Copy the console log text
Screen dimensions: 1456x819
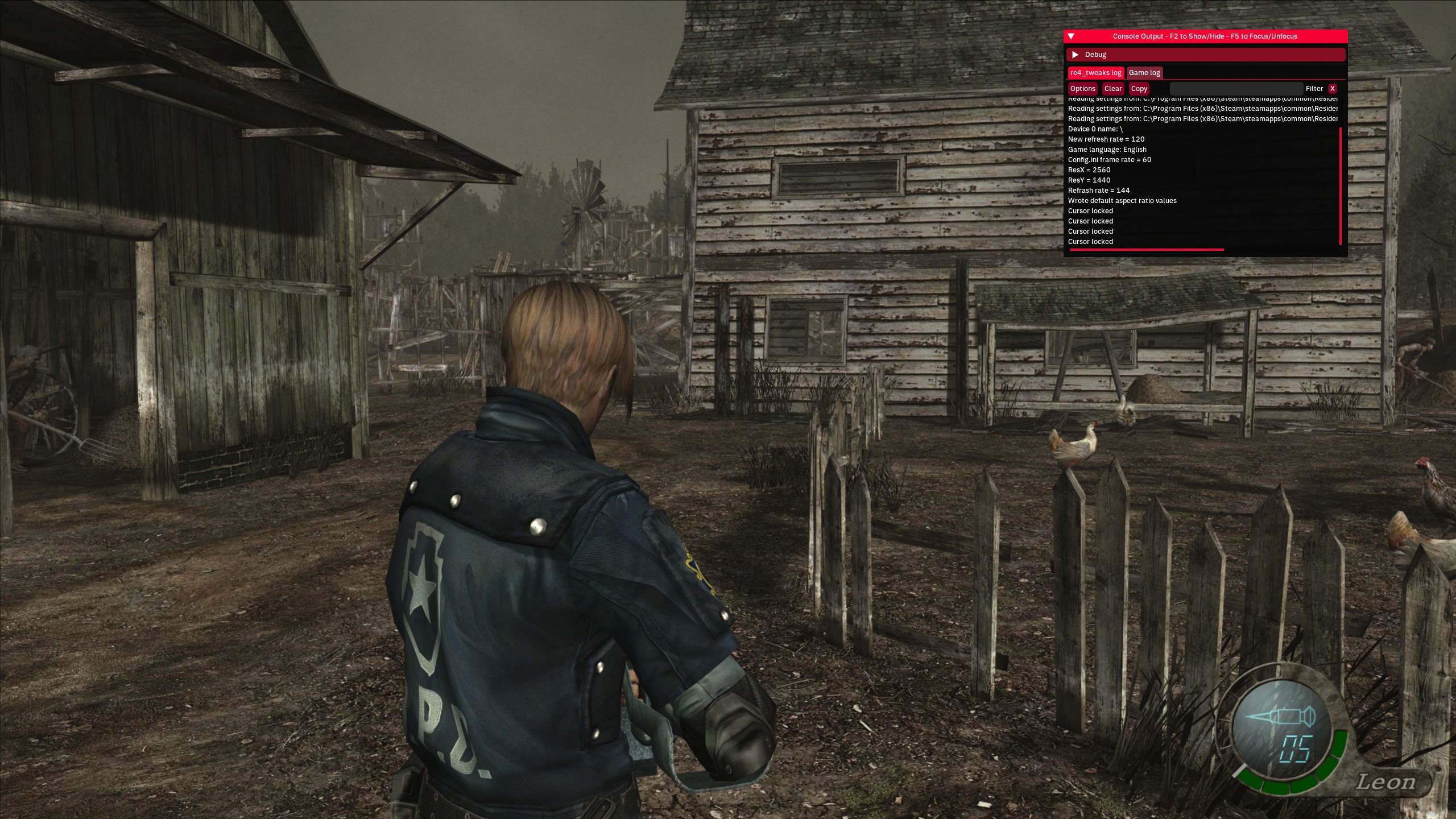1139,89
